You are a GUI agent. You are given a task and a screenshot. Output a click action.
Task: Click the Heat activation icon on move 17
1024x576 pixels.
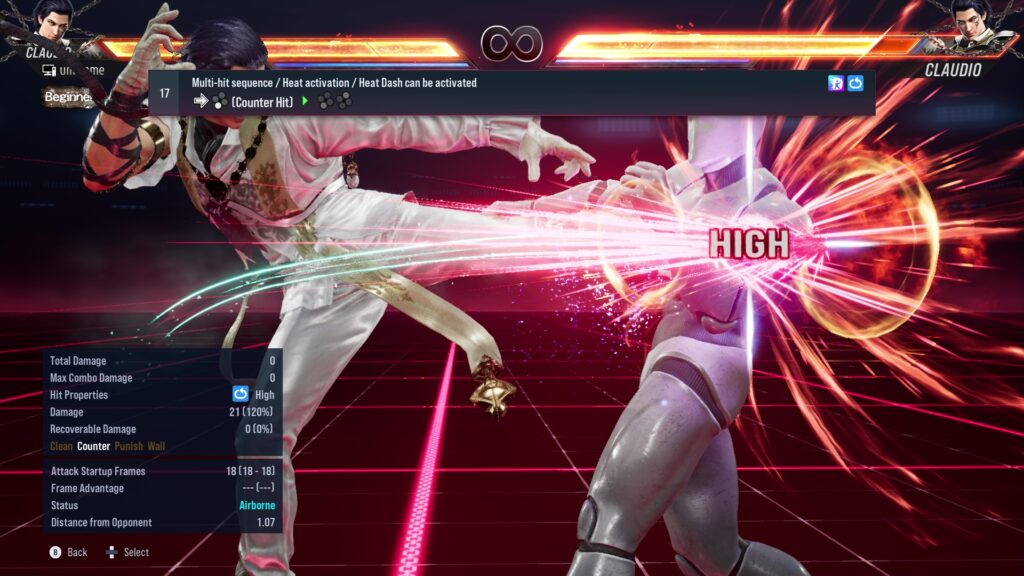point(836,84)
